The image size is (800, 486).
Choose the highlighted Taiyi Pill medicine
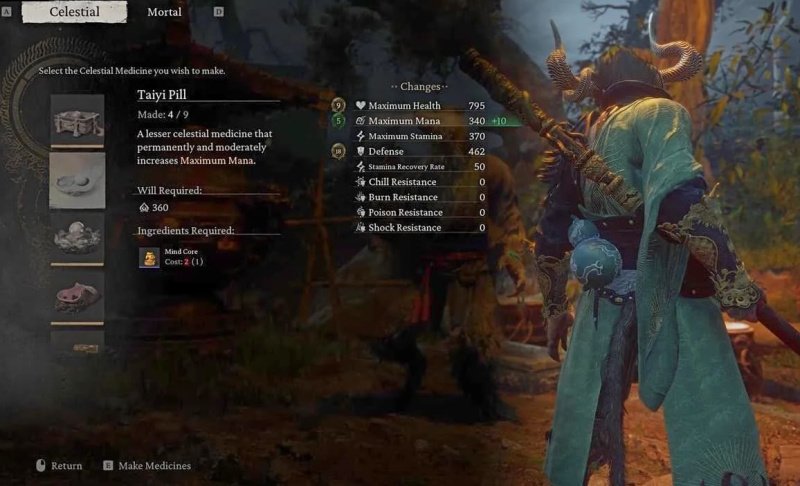(x=77, y=180)
